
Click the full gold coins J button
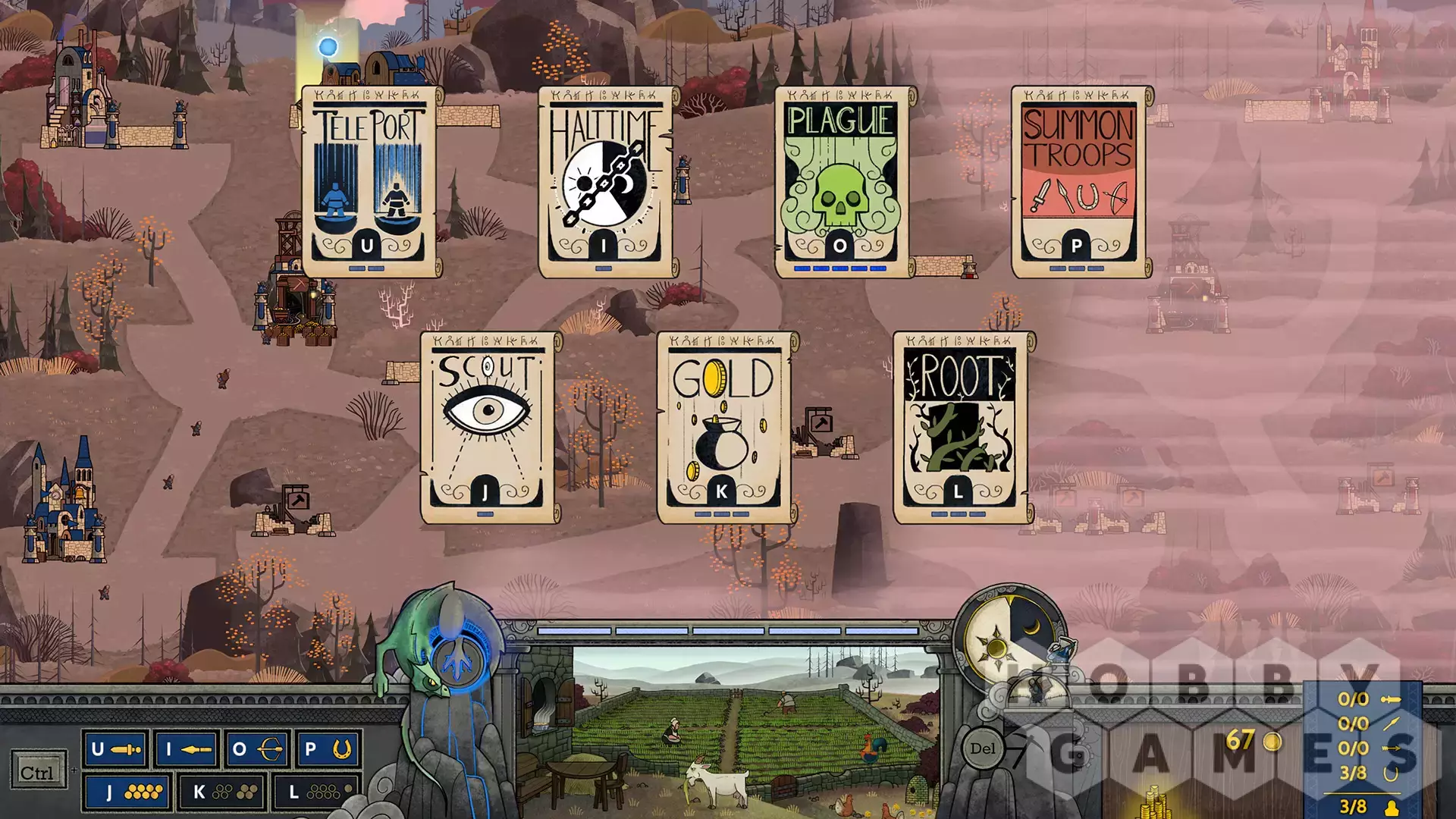click(127, 792)
